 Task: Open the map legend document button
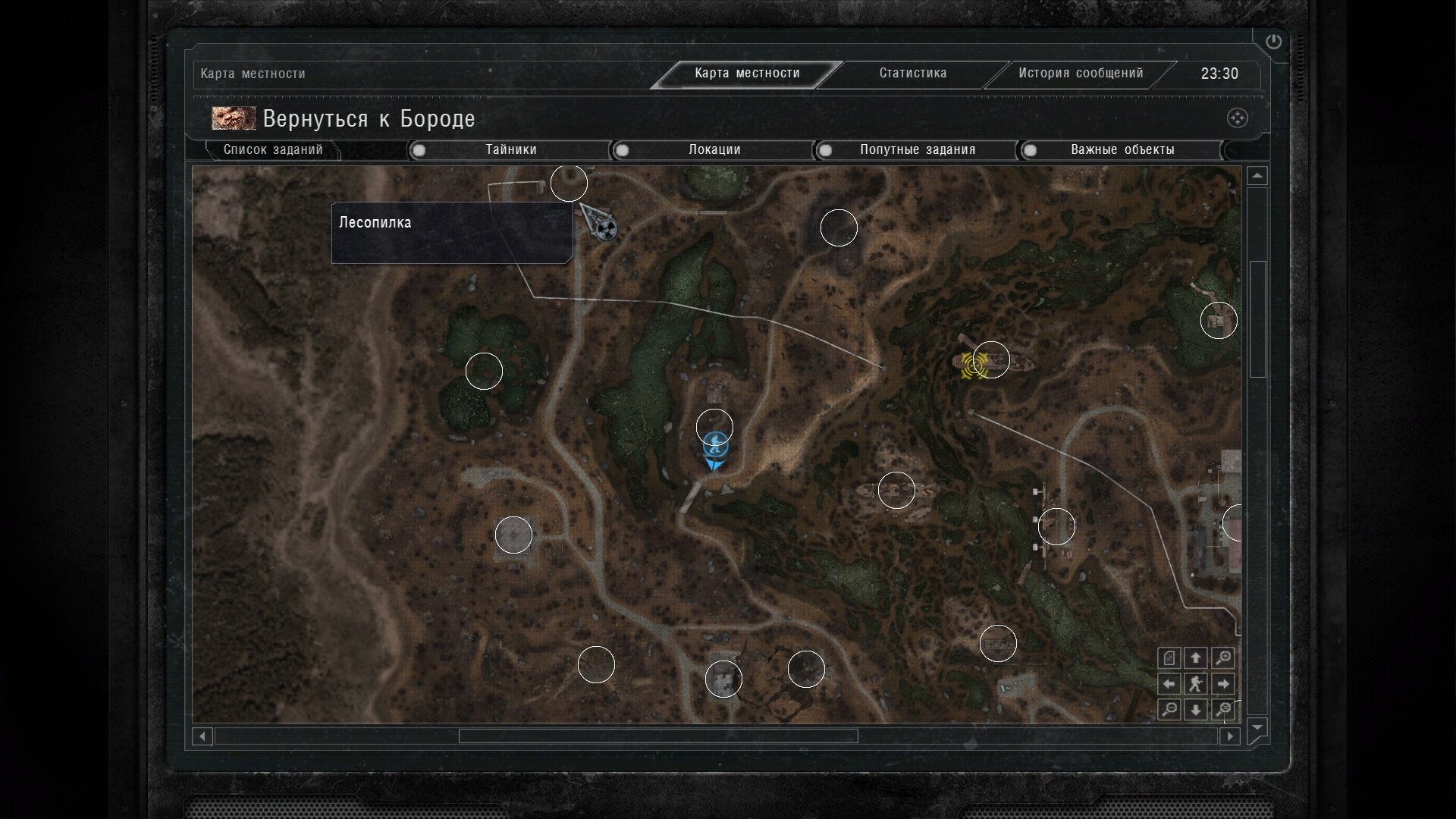pos(1169,657)
